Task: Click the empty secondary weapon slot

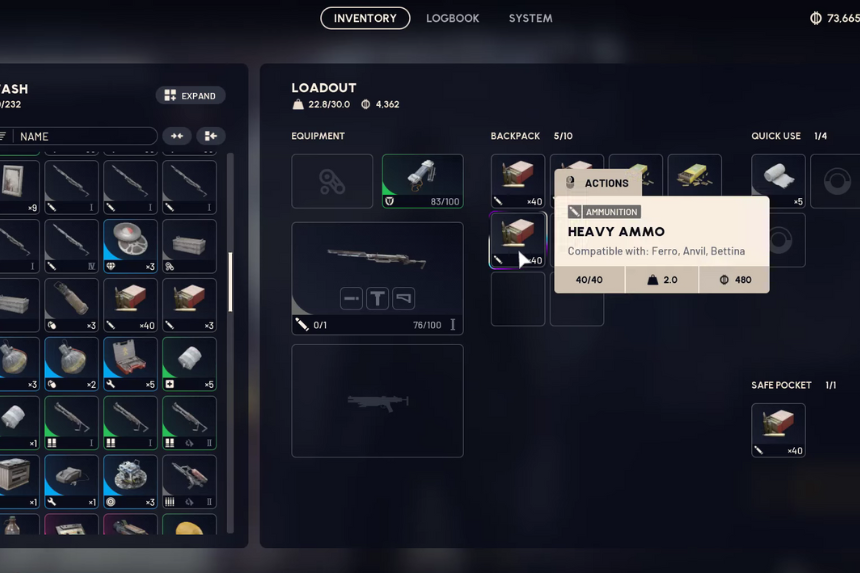Action: pos(377,401)
